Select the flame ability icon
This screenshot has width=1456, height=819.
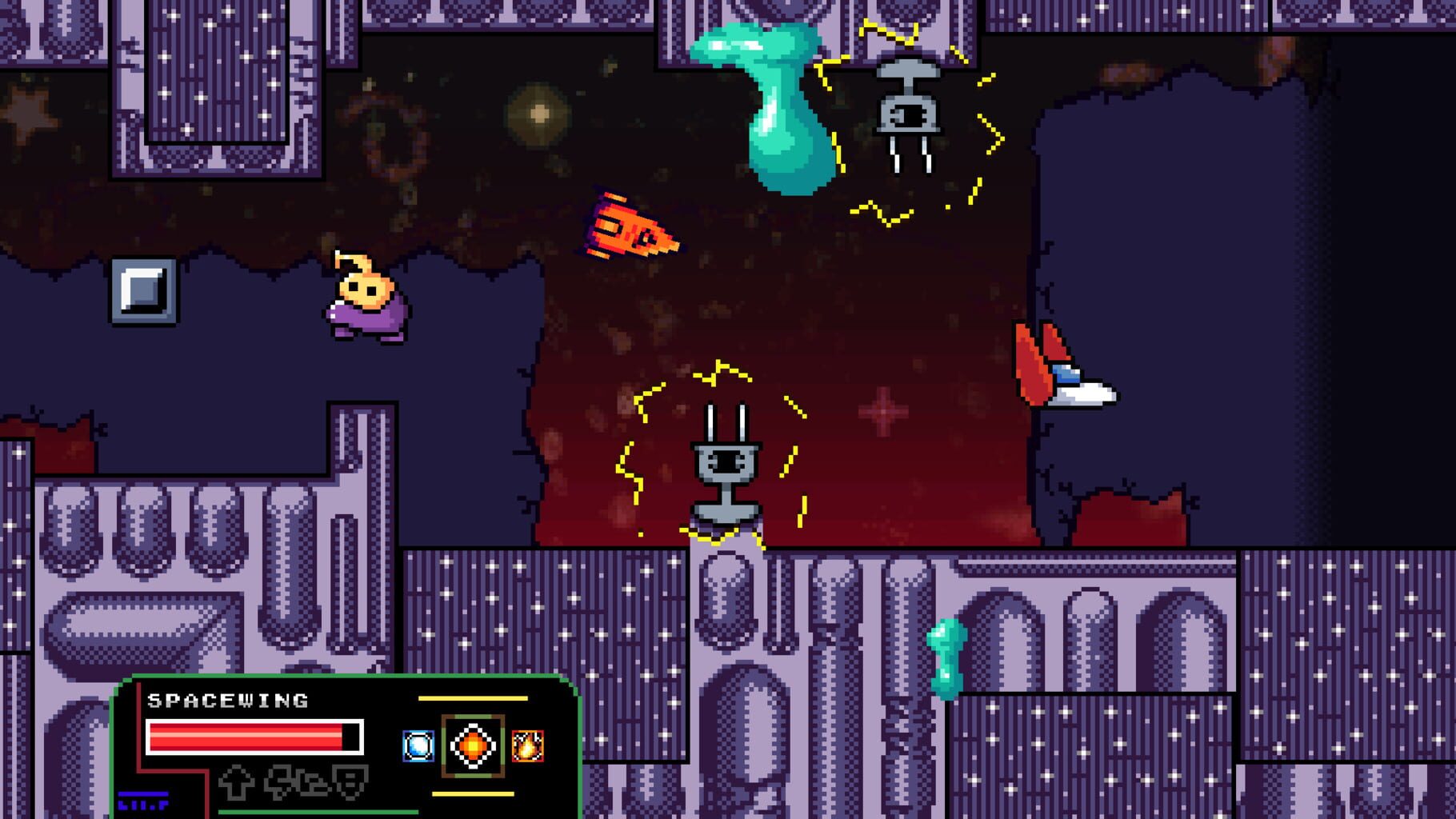tap(528, 745)
